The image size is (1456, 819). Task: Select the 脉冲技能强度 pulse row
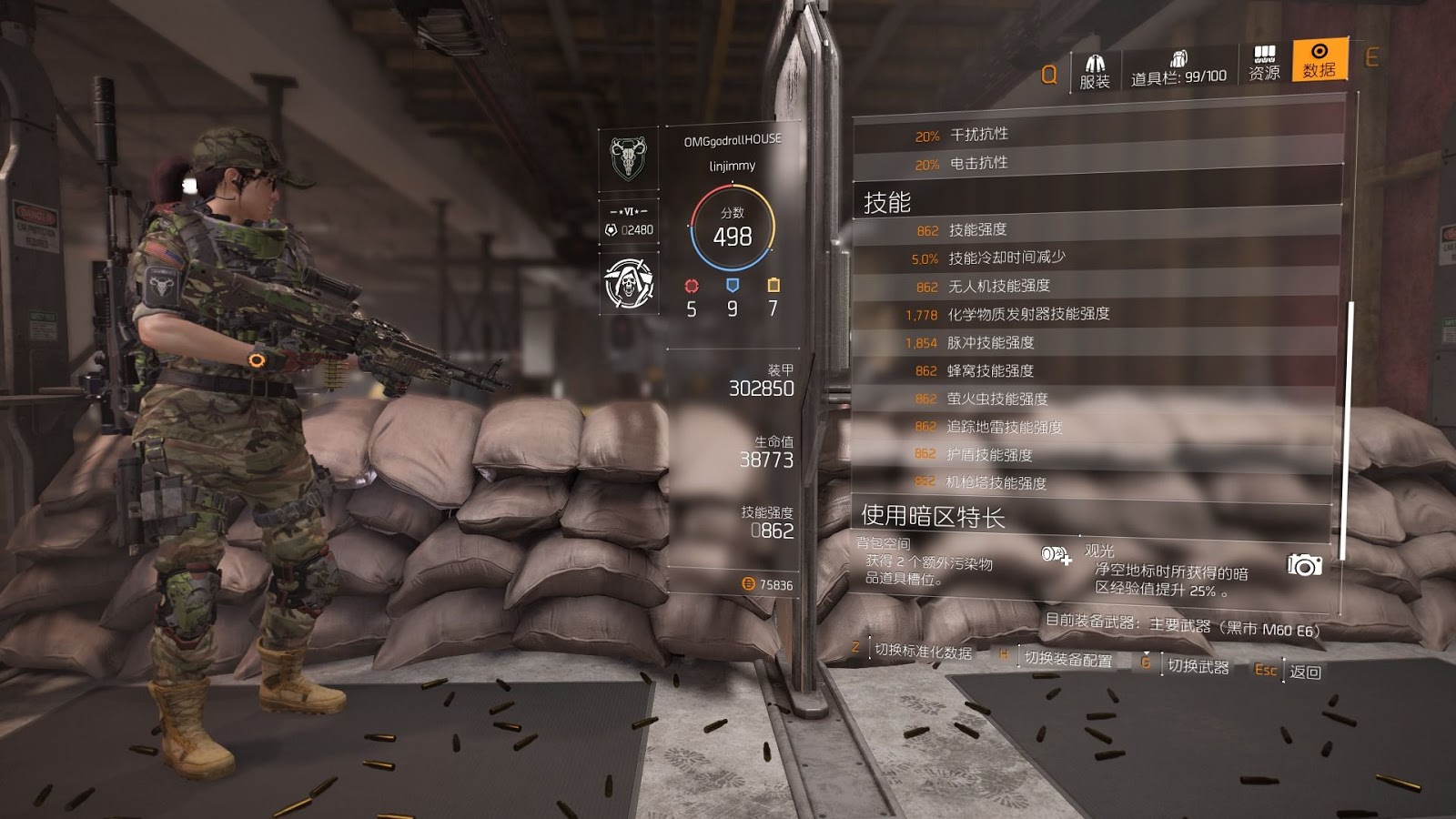pyautogui.click(x=1095, y=342)
